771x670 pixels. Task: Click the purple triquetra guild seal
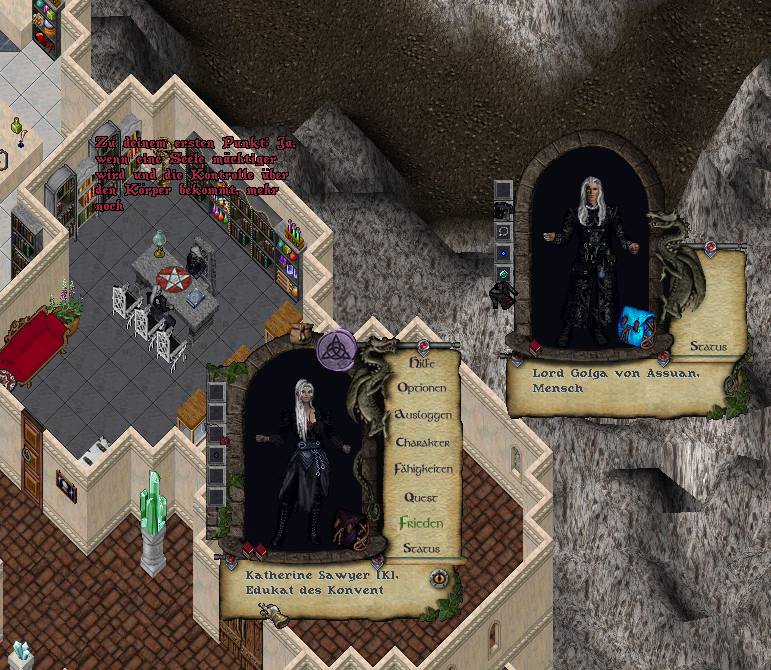(336, 349)
